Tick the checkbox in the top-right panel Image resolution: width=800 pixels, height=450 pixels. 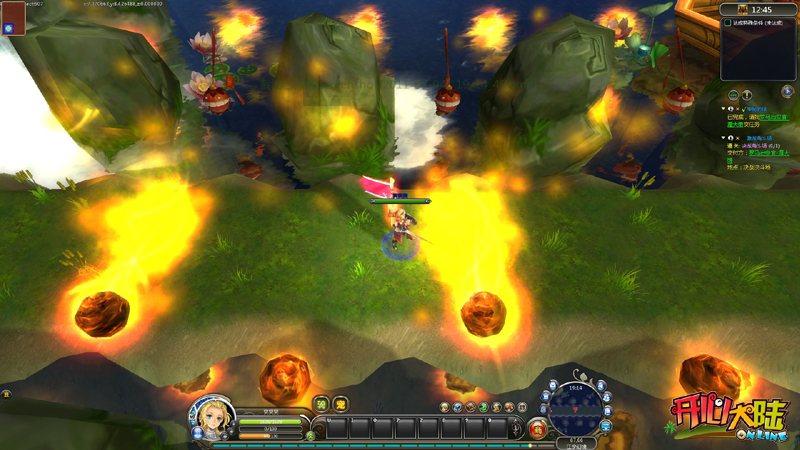(x=727, y=23)
